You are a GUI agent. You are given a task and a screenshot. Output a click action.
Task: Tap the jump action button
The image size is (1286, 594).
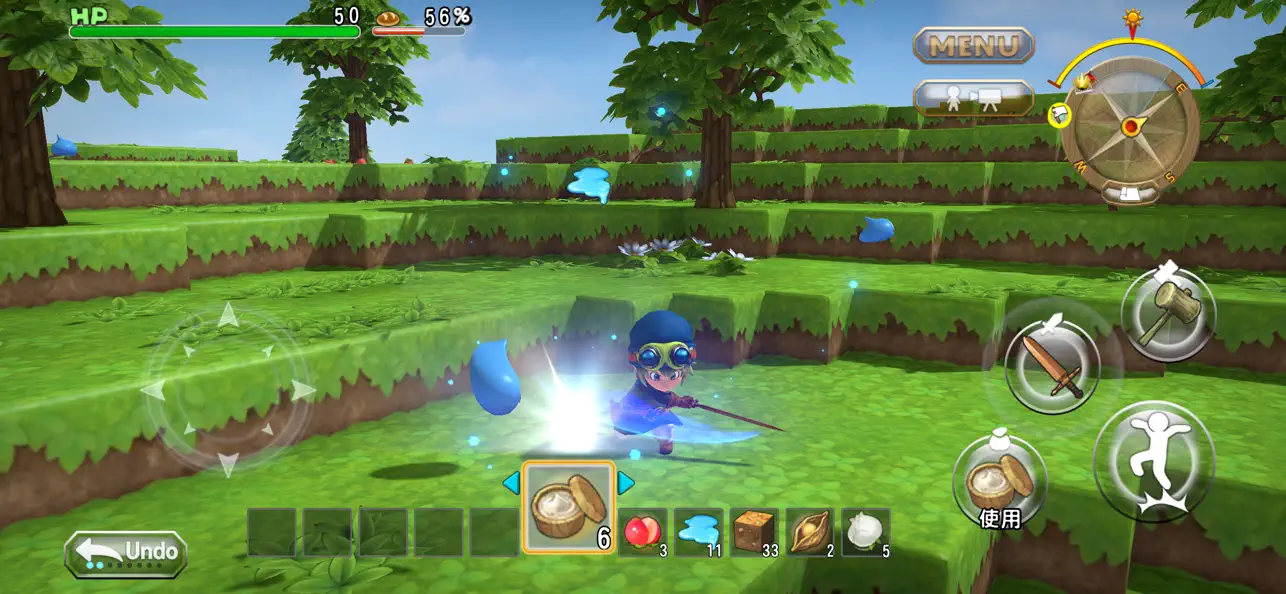tap(1154, 459)
